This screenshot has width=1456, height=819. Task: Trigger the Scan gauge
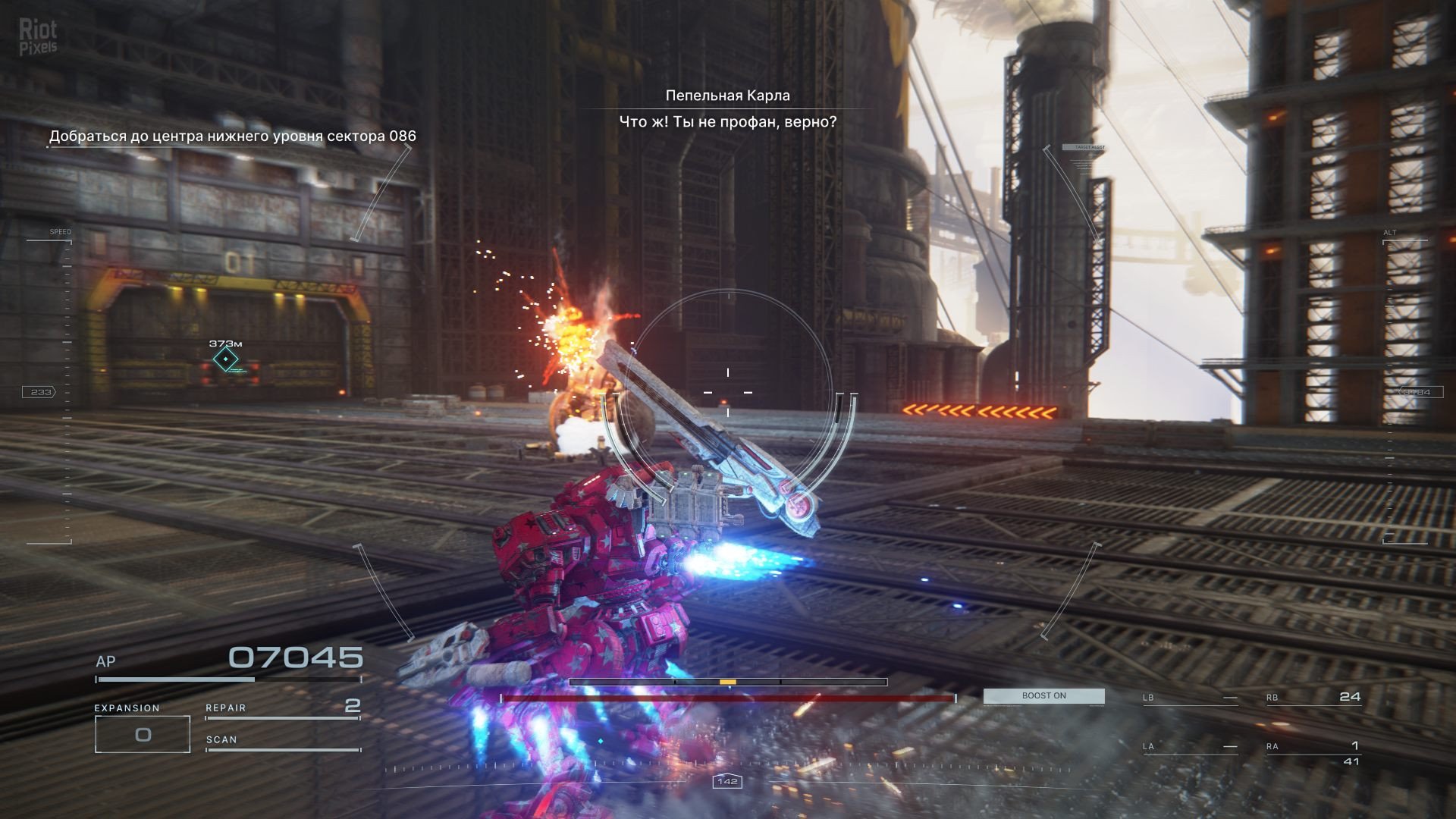click(282, 742)
